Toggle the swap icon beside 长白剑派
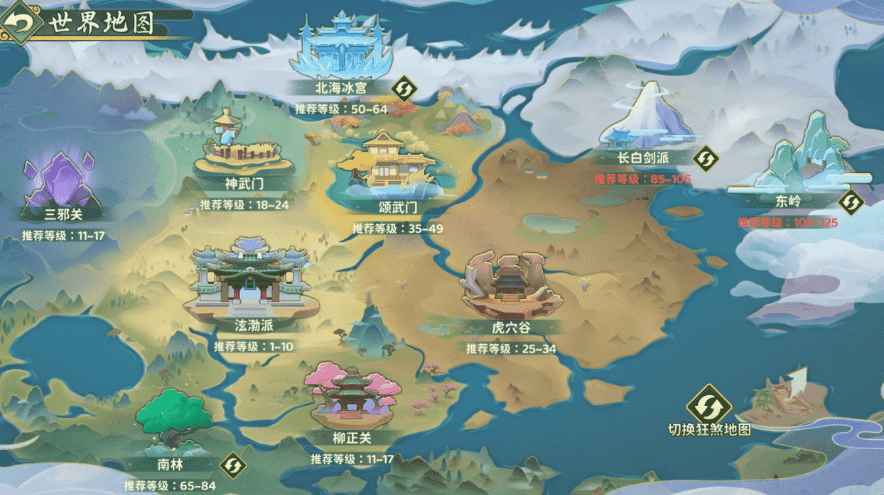Image resolution: width=884 pixels, height=495 pixels. click(706, 158)
